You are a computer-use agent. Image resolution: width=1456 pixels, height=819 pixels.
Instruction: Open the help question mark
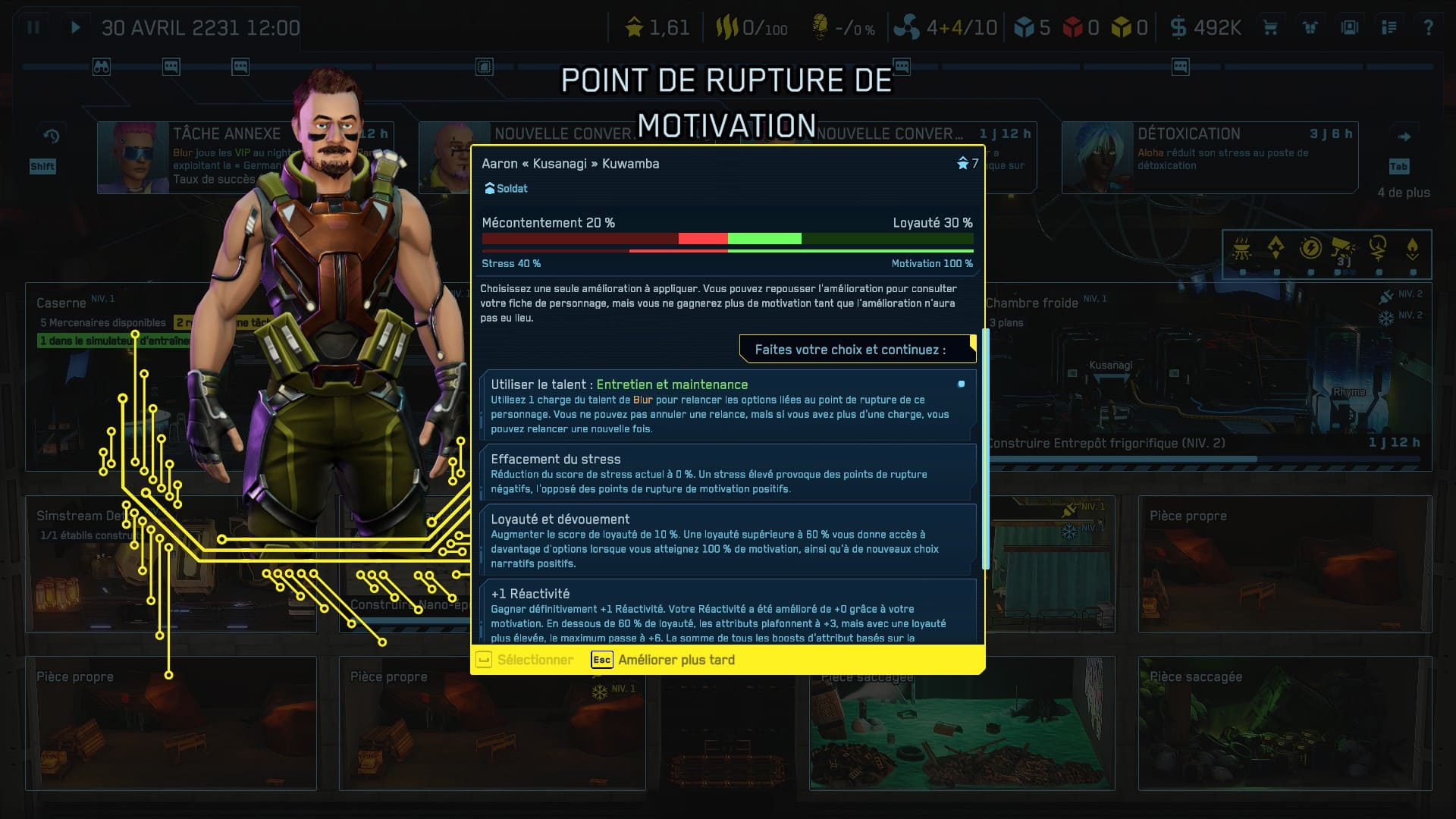tap(1428, 28)
